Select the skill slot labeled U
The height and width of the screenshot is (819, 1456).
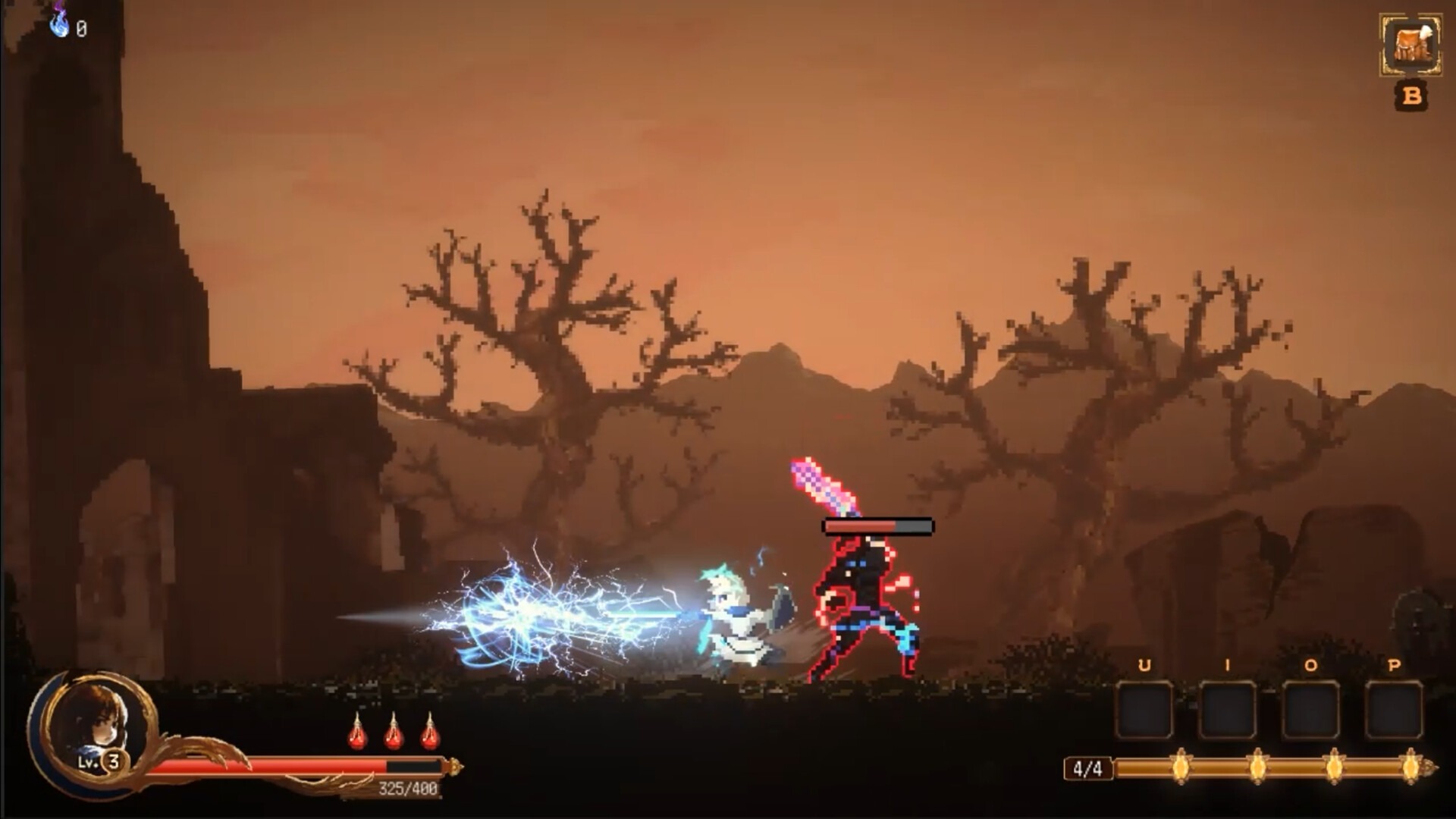coord(1144,711)
